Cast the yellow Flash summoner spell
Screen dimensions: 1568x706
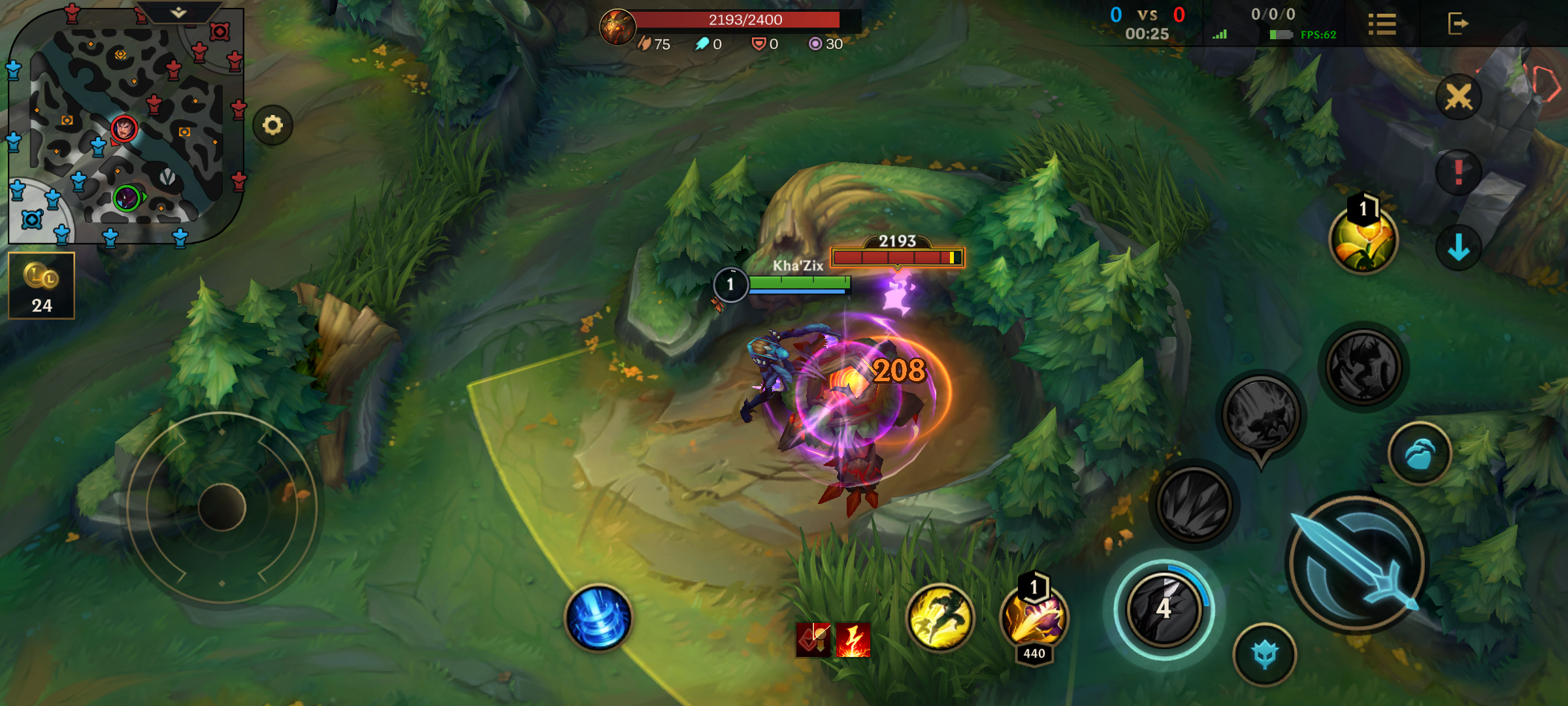(x=939, y=618)
